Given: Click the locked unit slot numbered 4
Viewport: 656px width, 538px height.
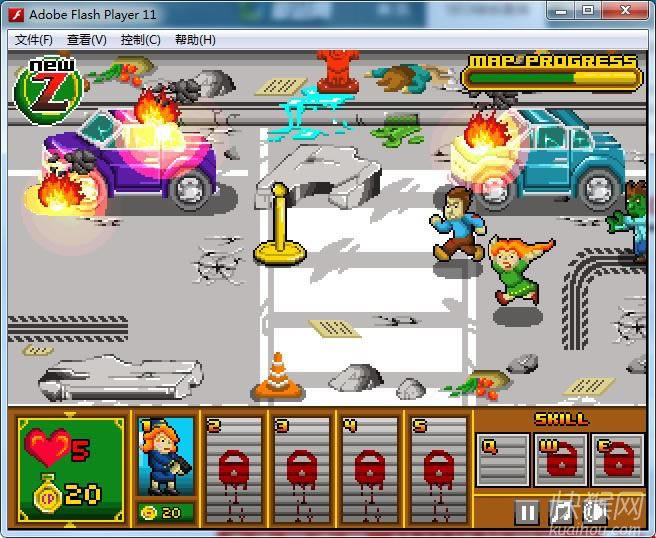Looking at the screenshot, I should [369, 465].
